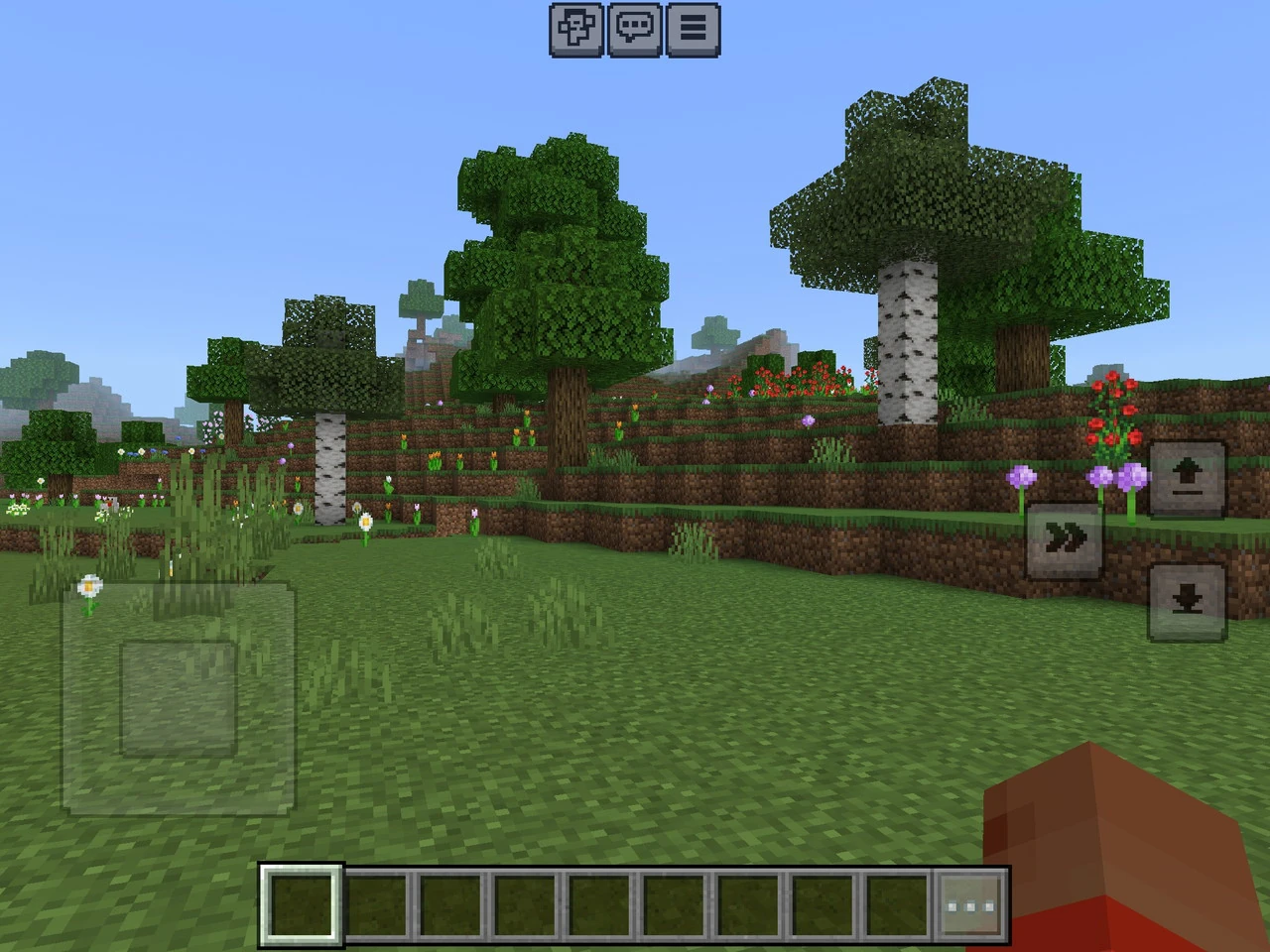Image resolution: width=1270 pixels, height=952 pixels.
Task: Open the pause menu
Action: point(694,28)
